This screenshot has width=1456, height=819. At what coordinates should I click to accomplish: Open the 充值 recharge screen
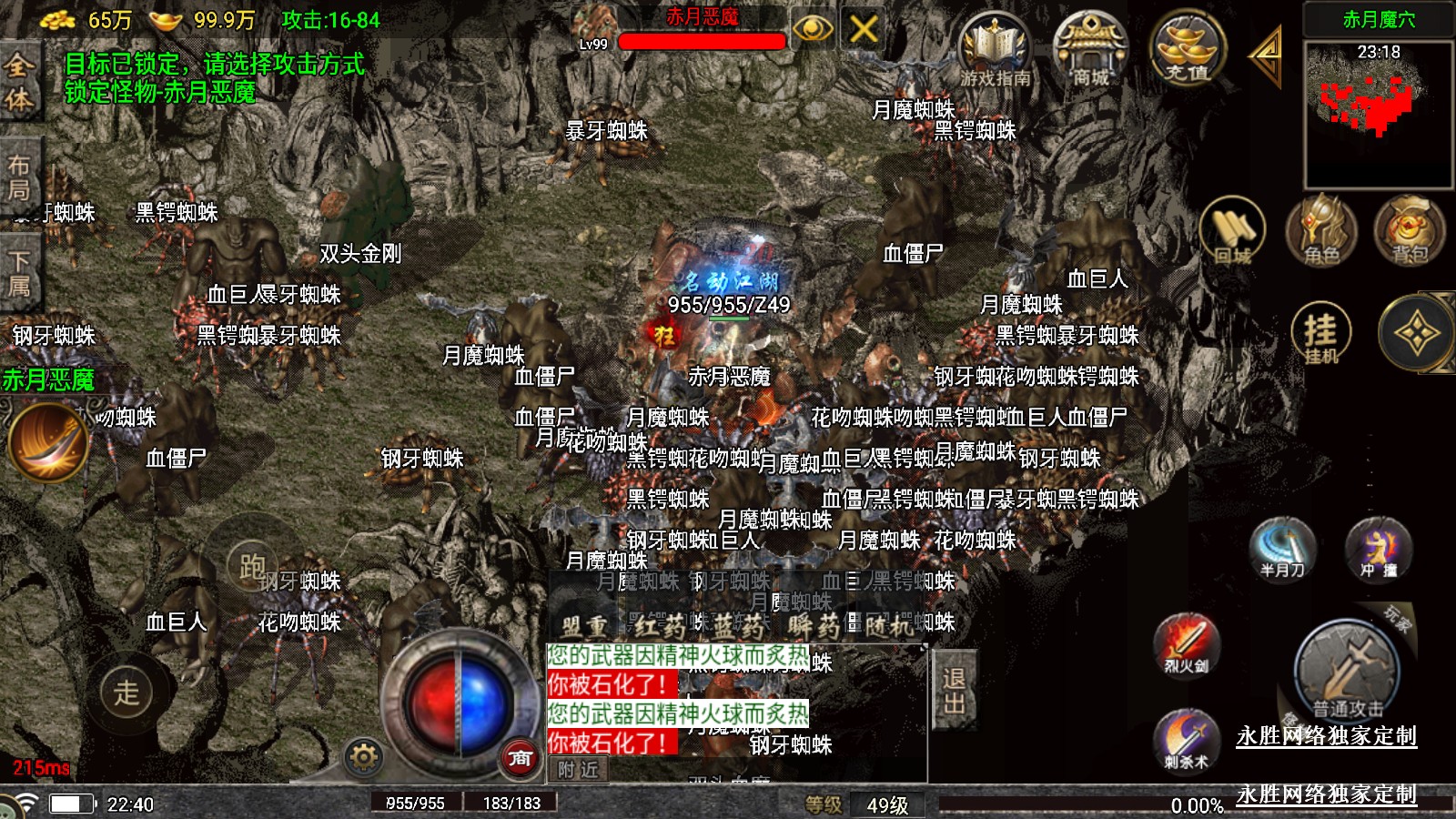pyautogui.click(x=1187, y=48)
